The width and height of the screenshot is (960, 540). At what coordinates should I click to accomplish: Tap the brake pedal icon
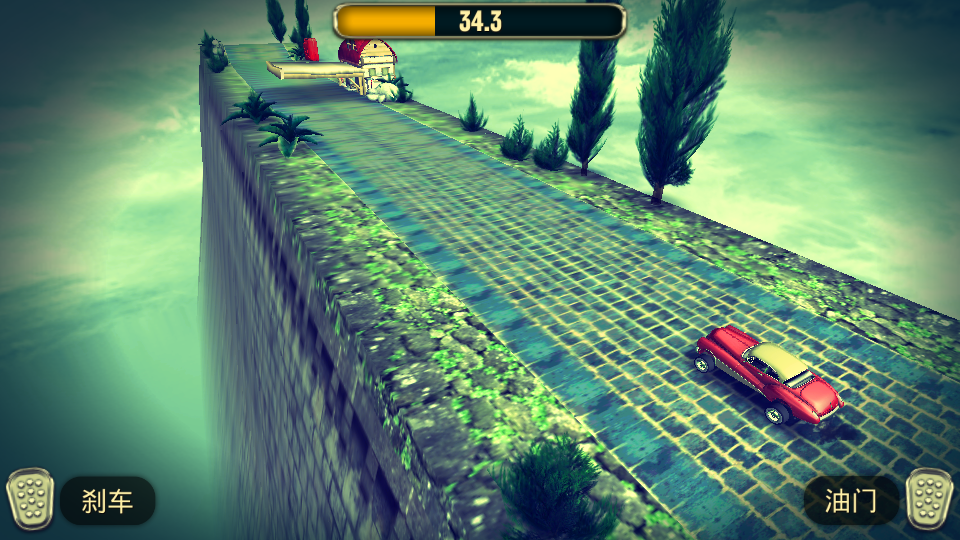[x=30, y=499]
